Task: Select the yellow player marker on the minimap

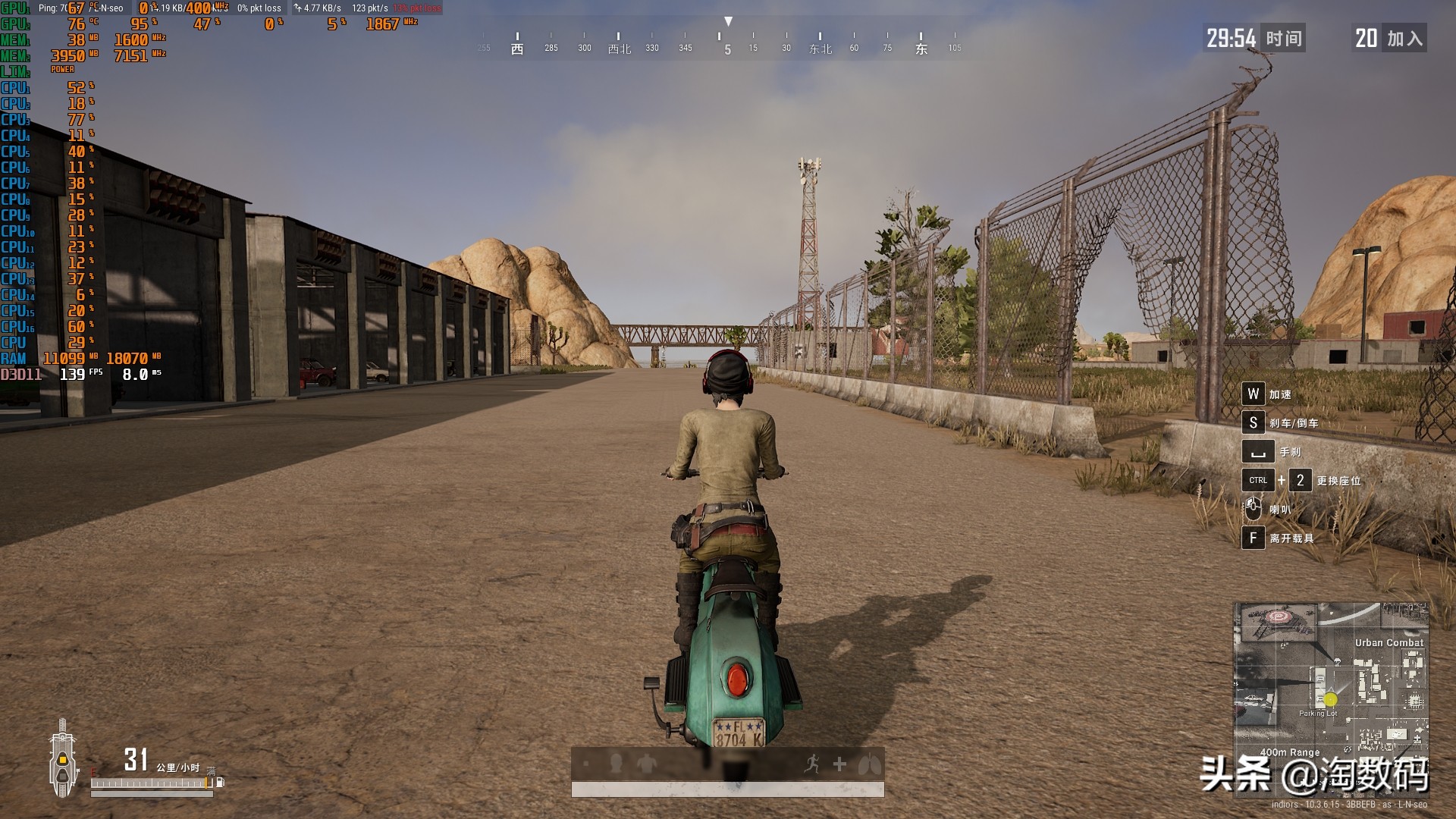Action: tap(1331, 699)
